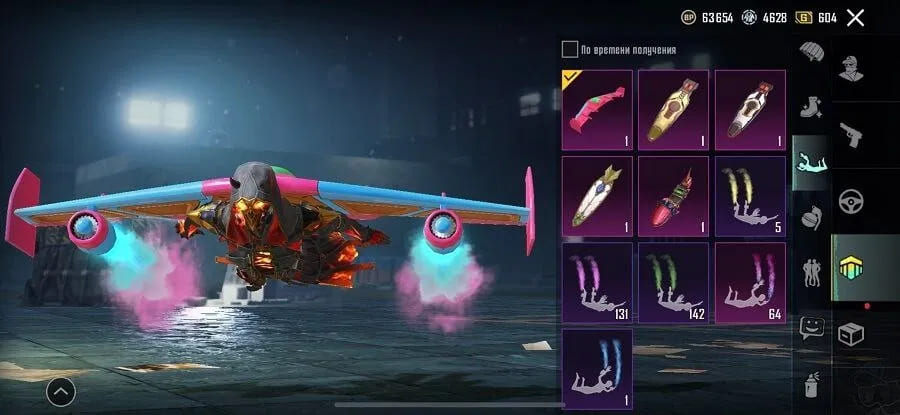
Task: Open the steering wheel vehicles section
Action: tap(852, 200)
